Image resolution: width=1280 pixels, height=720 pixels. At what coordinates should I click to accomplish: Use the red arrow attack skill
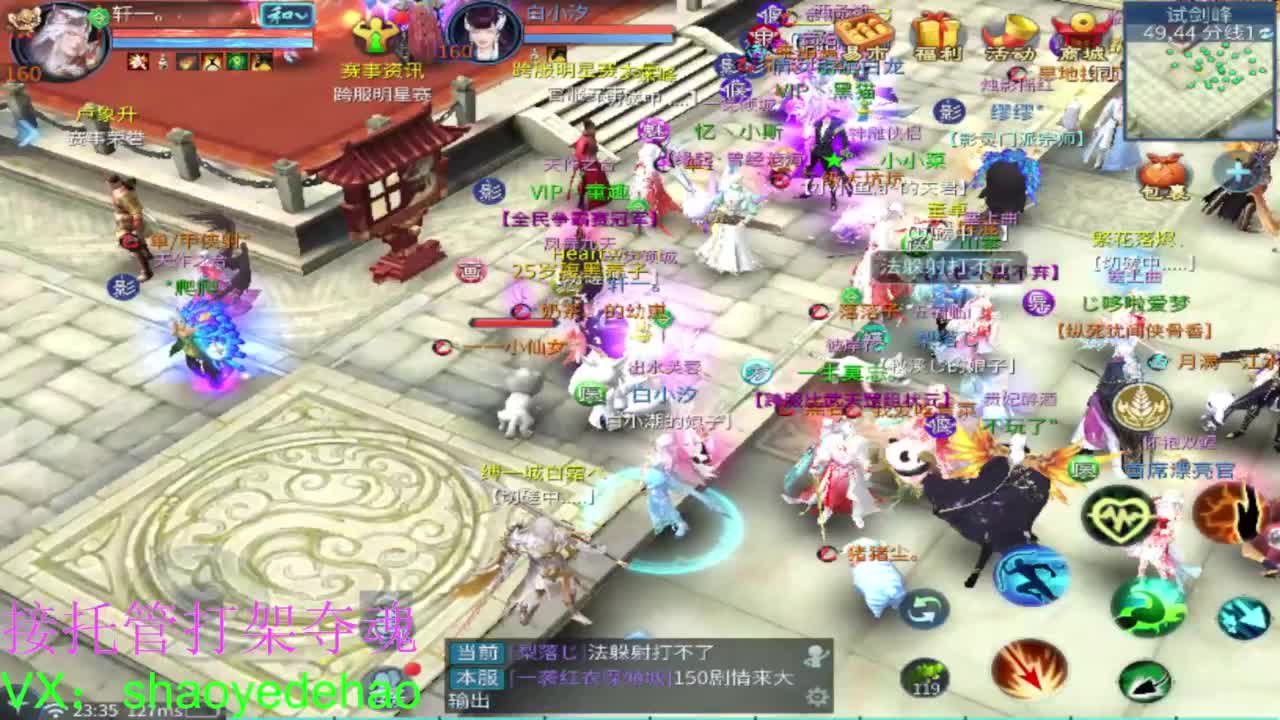[x=1030, y=670]
